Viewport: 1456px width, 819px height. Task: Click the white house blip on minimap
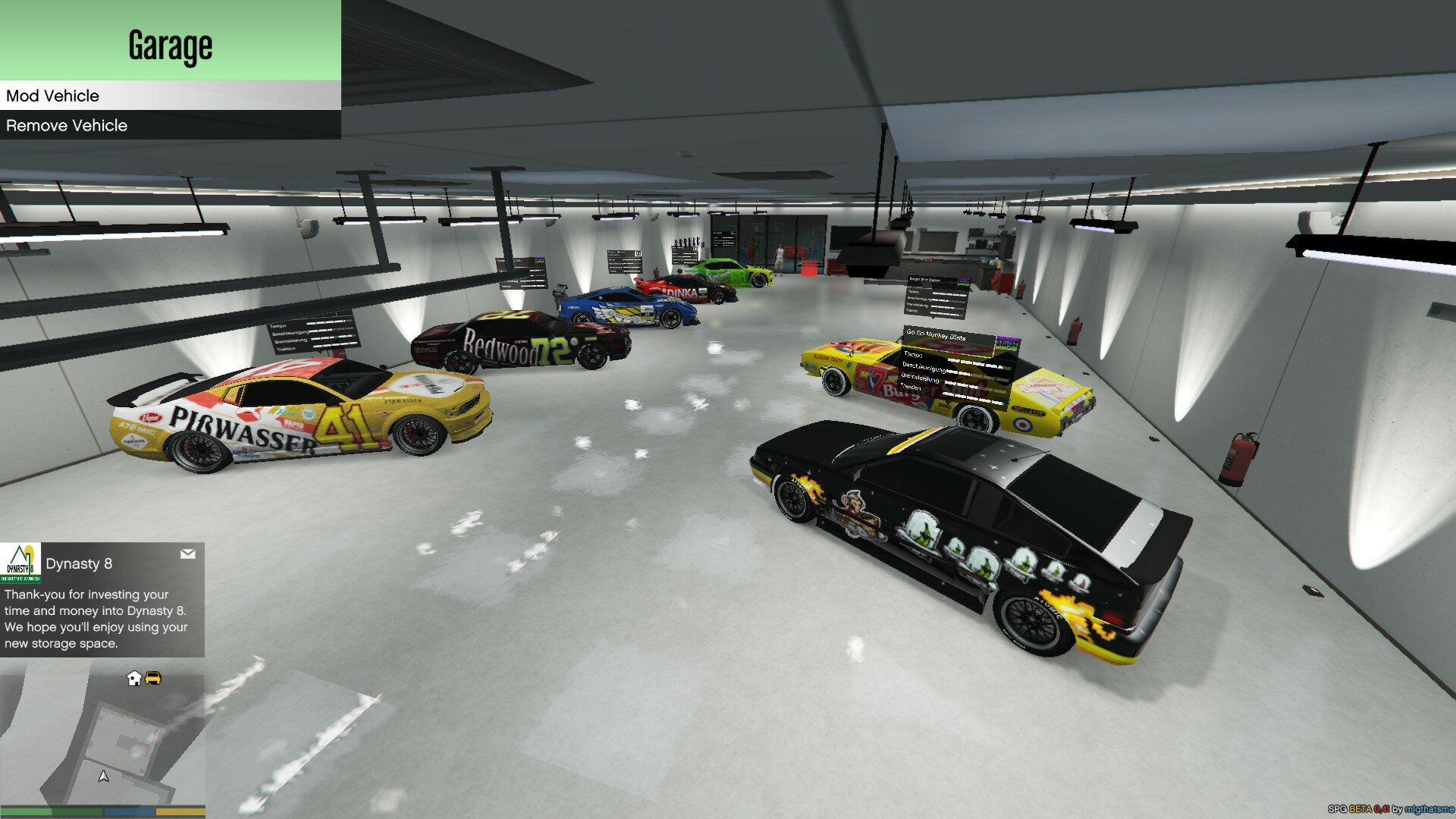pos(134,678)
